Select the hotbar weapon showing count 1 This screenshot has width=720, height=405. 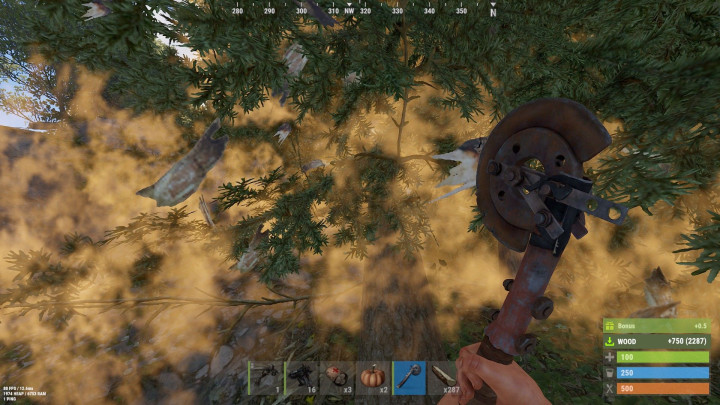[266, 377]
